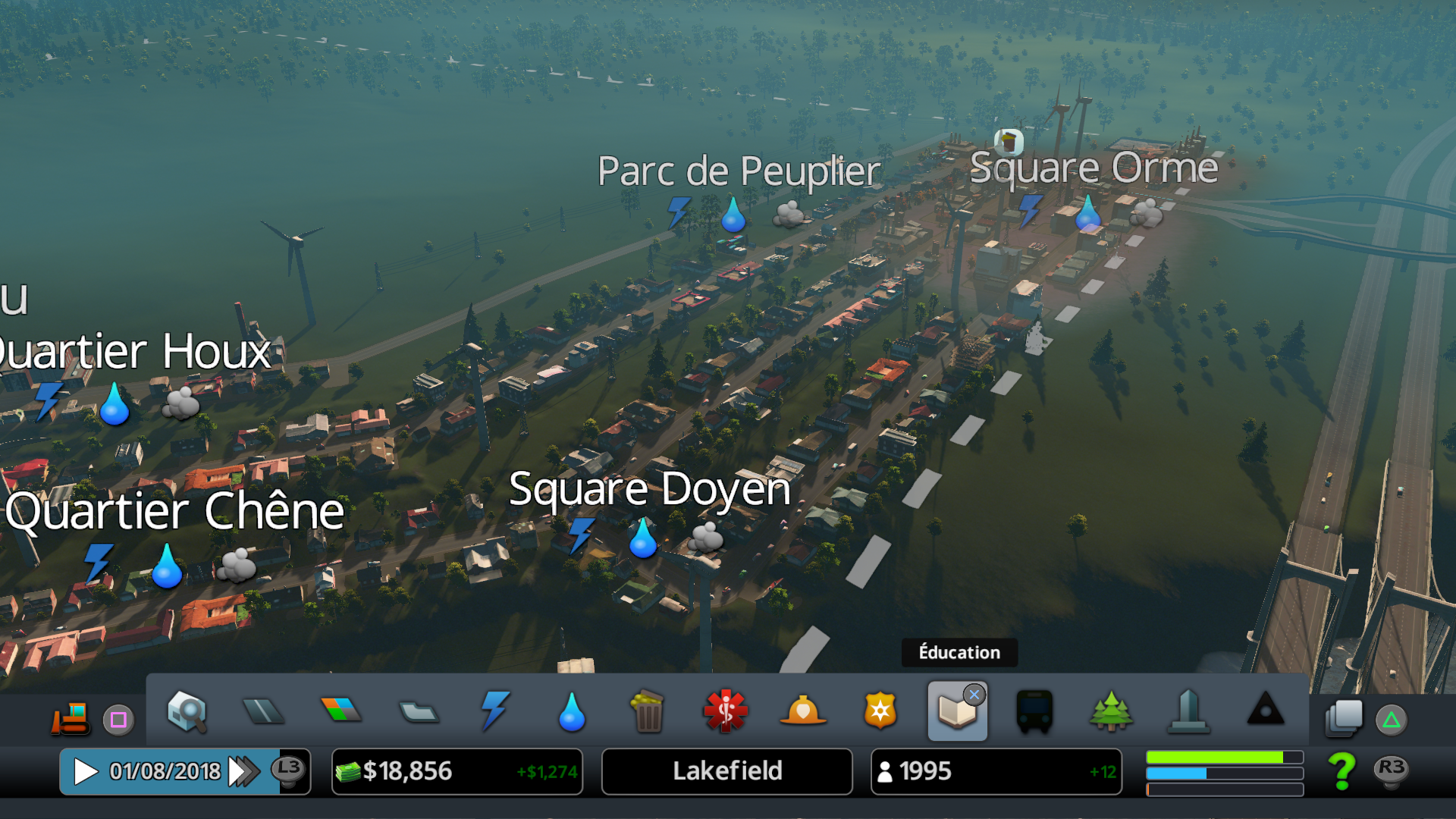
Task: Open the black triangle landscaping menu
Action: point(1266,710)
